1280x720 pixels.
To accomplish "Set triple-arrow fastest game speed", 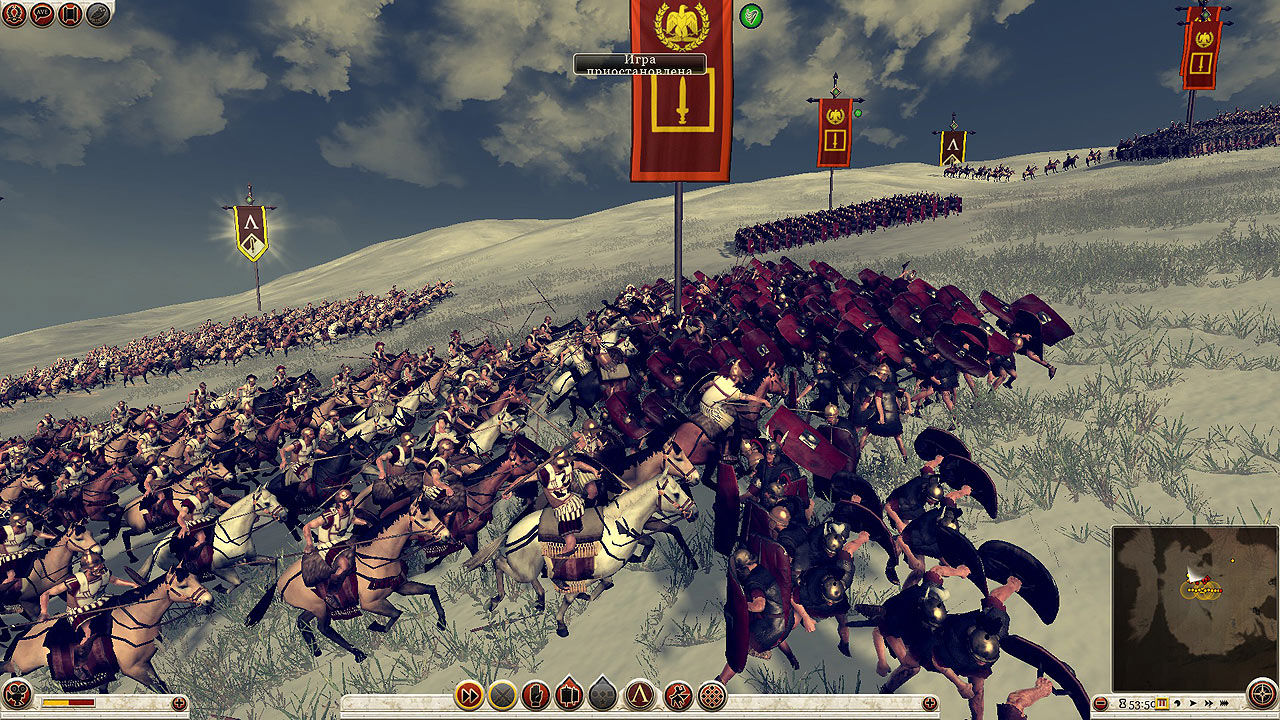I will click(1225, 703).
